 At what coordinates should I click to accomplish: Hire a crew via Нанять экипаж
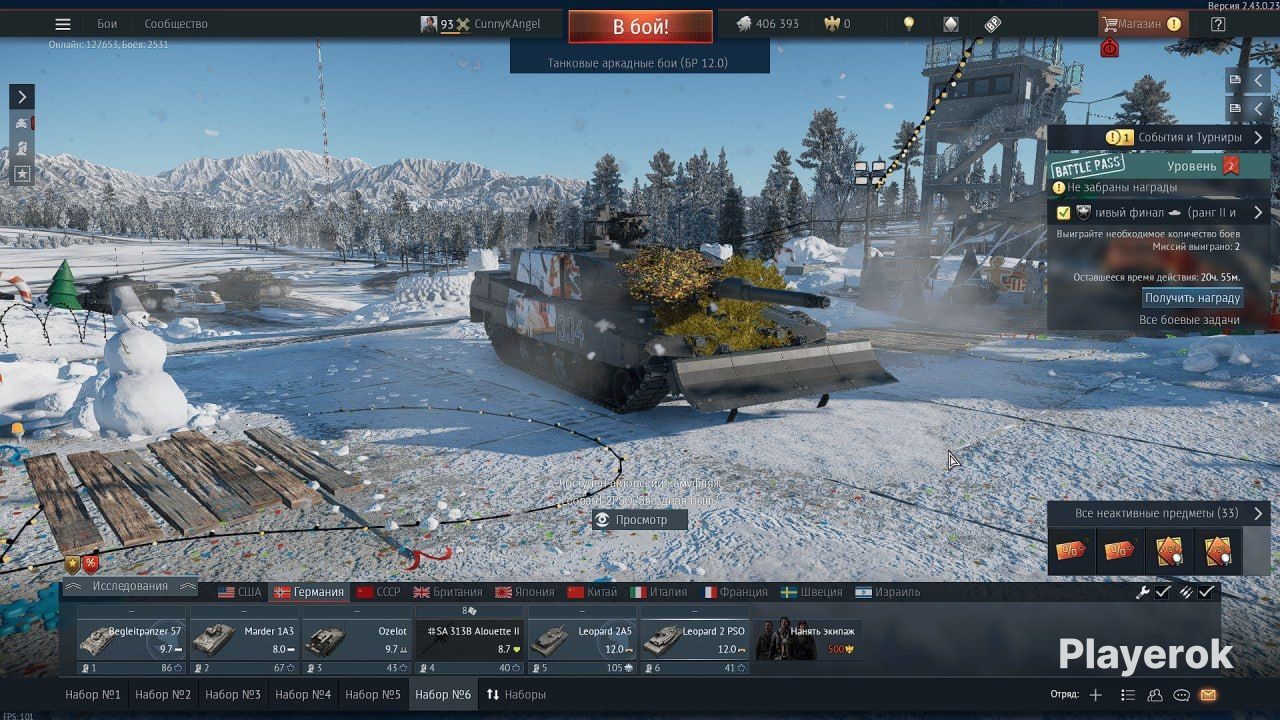click(807, 640)
